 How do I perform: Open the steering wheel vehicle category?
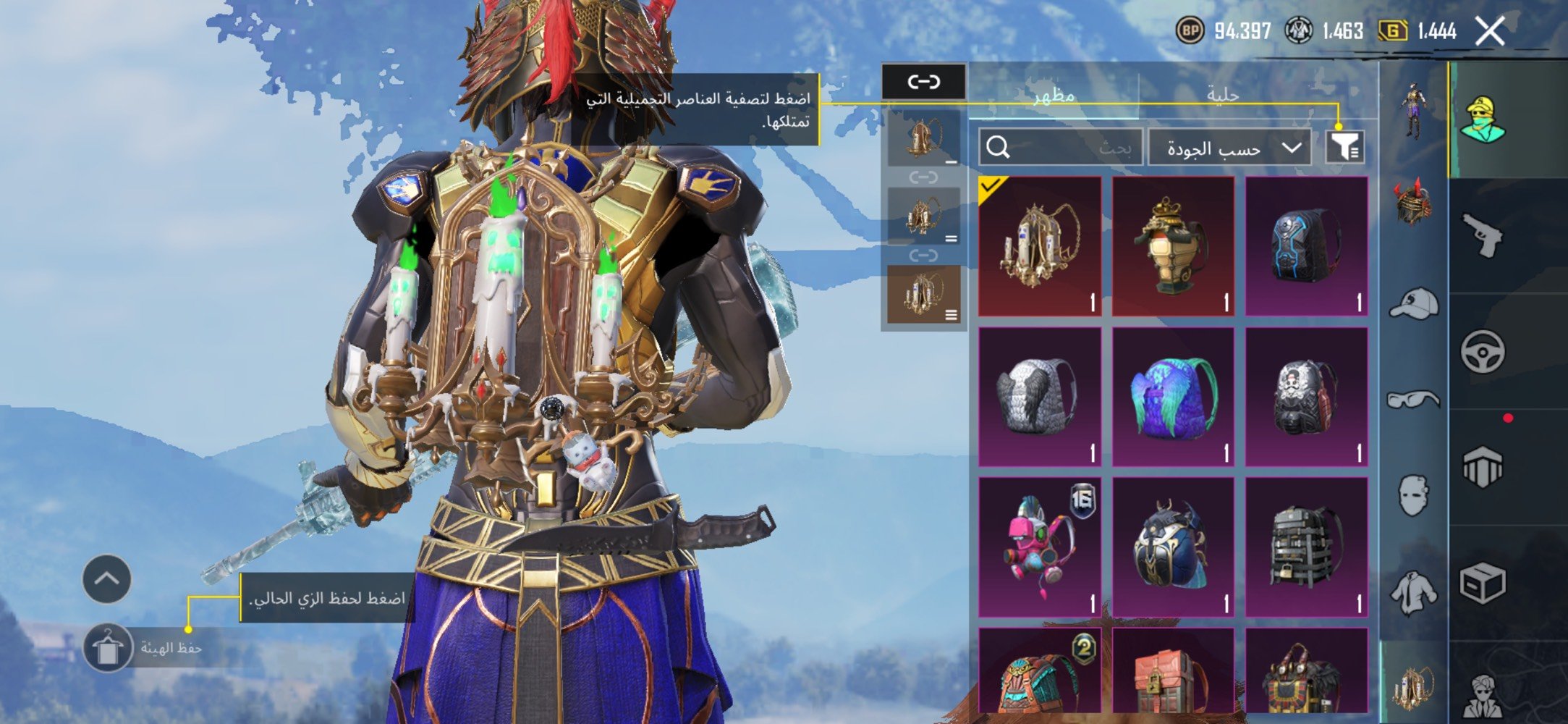pyautogui.click(x=1481, y=353)
